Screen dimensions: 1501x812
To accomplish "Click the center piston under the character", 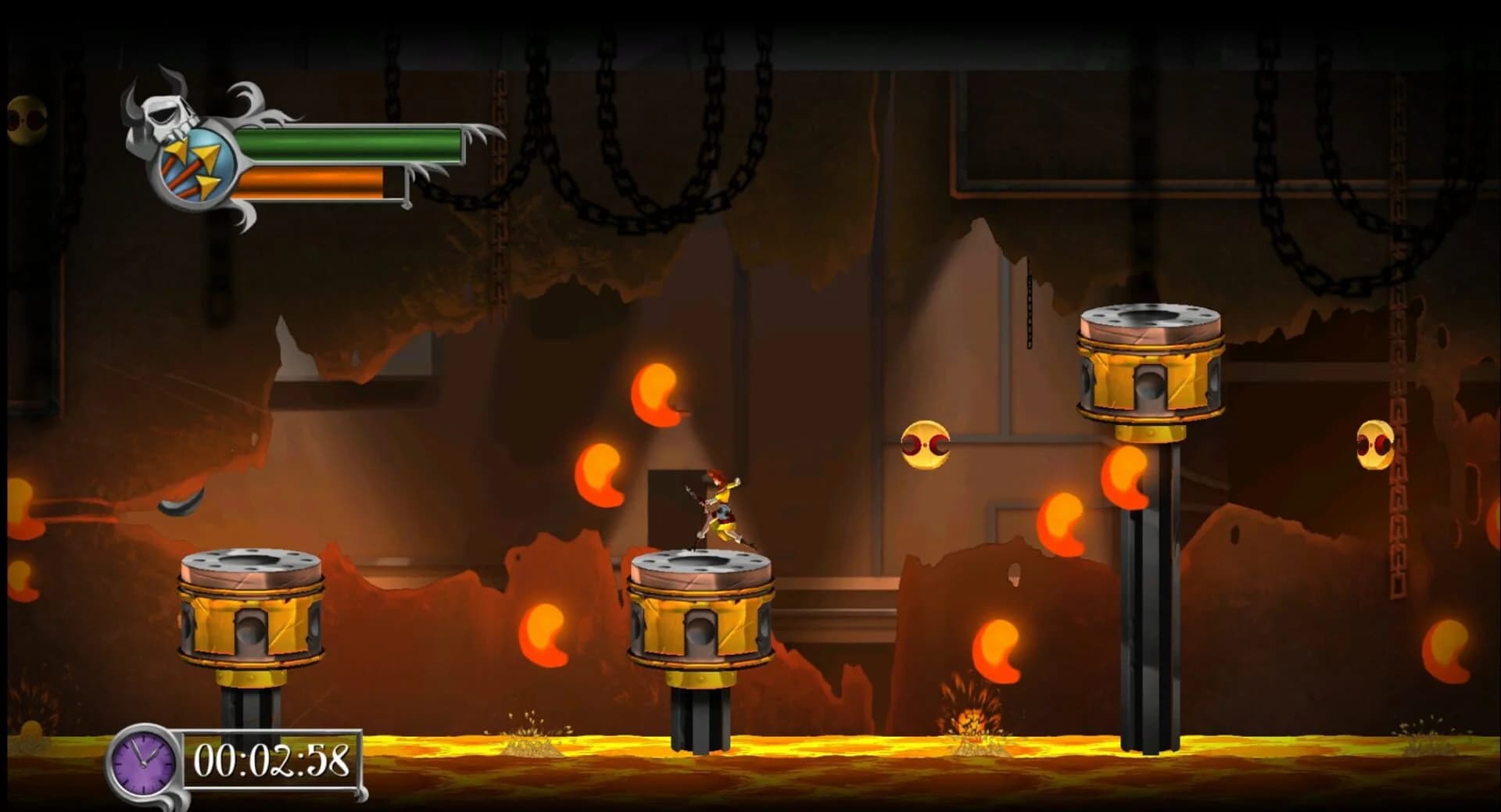I will pos(700,617).
